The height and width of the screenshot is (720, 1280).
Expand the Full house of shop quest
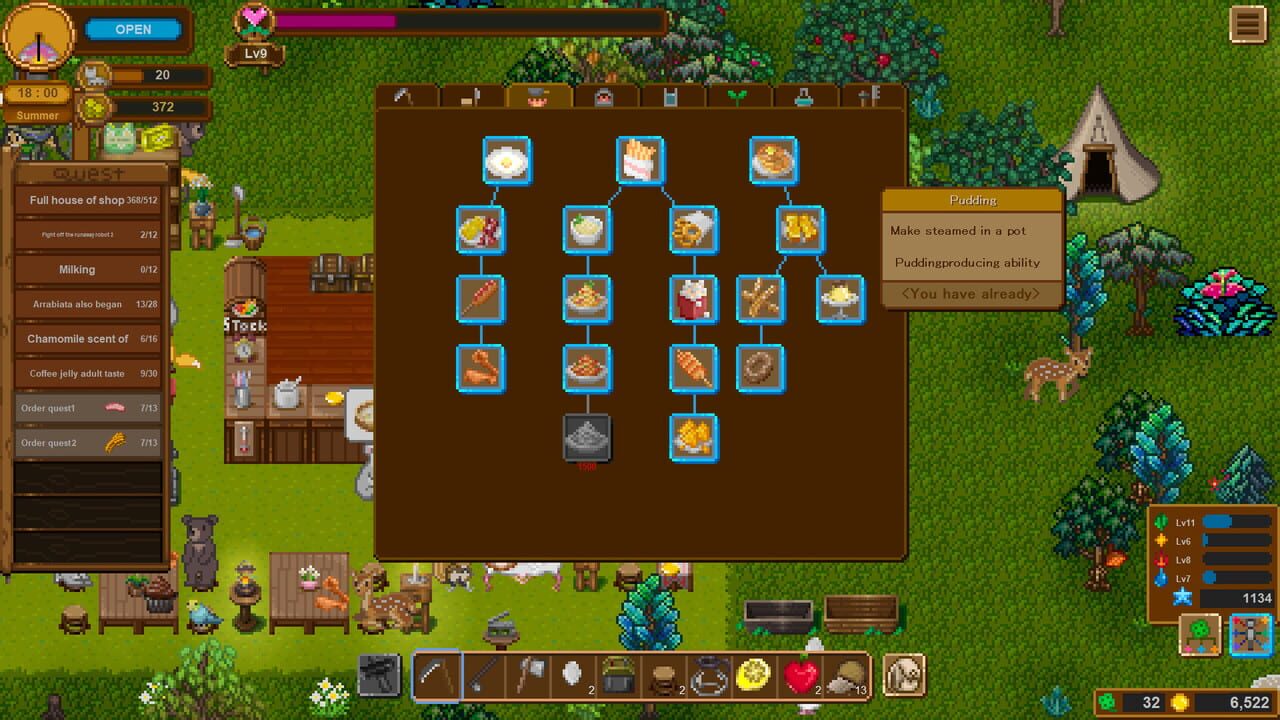(x=87, y=199)
